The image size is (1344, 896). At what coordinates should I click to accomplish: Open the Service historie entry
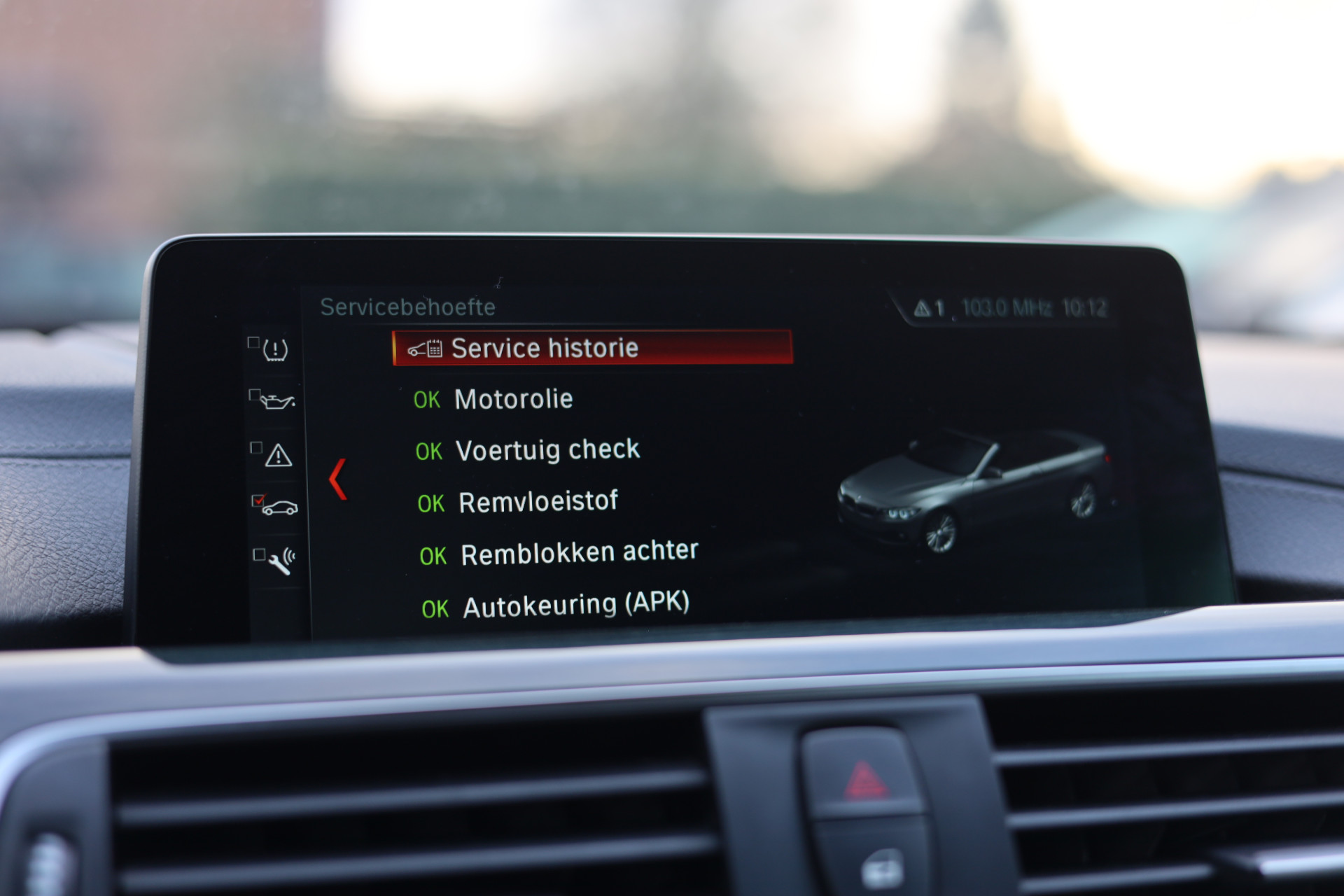(x=592, y=348)
